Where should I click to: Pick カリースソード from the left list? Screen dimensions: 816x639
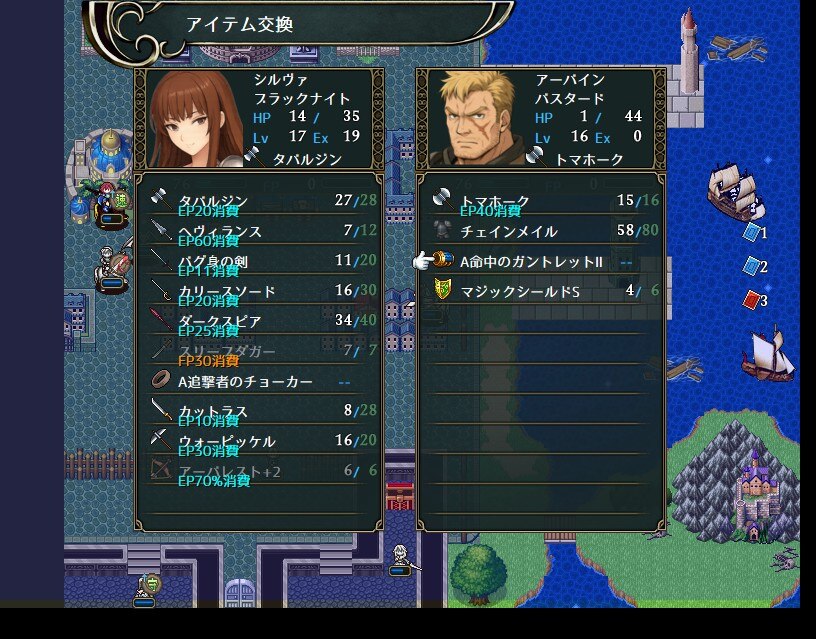[258, 291]
